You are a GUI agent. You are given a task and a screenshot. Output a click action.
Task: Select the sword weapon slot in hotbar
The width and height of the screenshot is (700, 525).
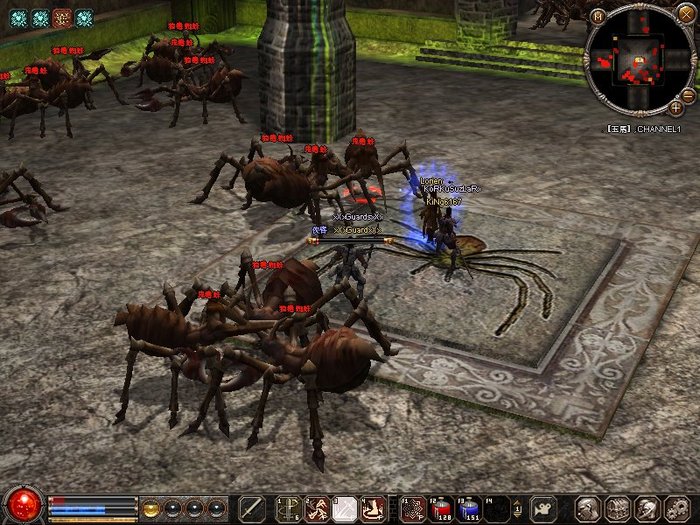[x=253, y=508]
